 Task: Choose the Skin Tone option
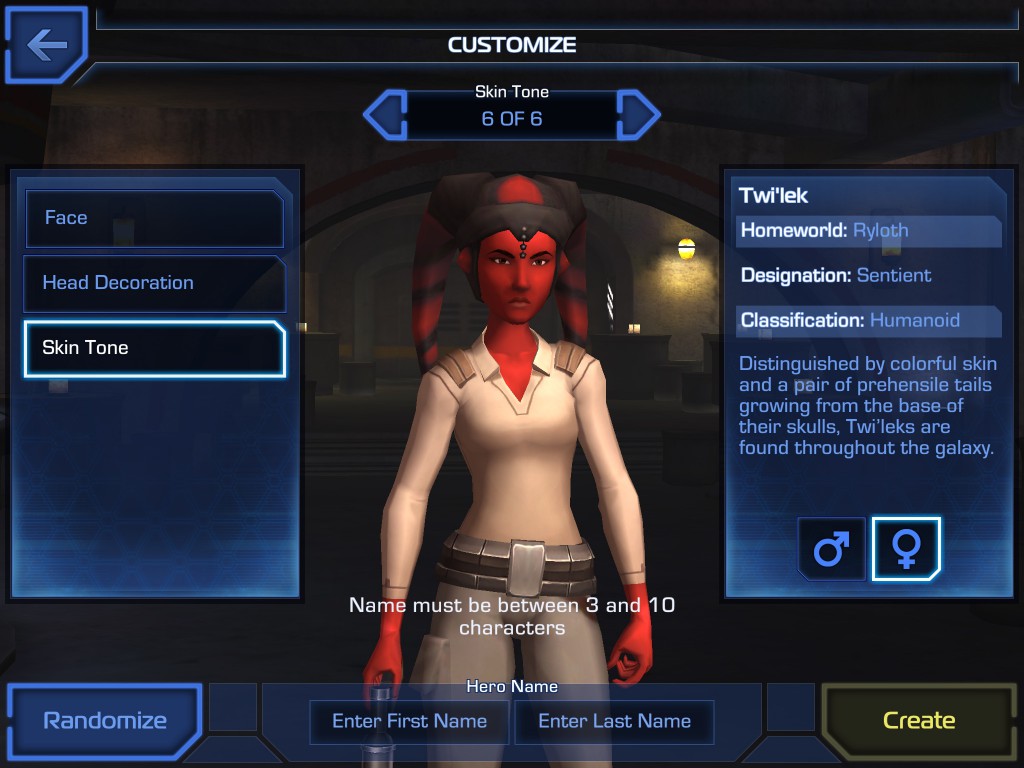(154, 349)
